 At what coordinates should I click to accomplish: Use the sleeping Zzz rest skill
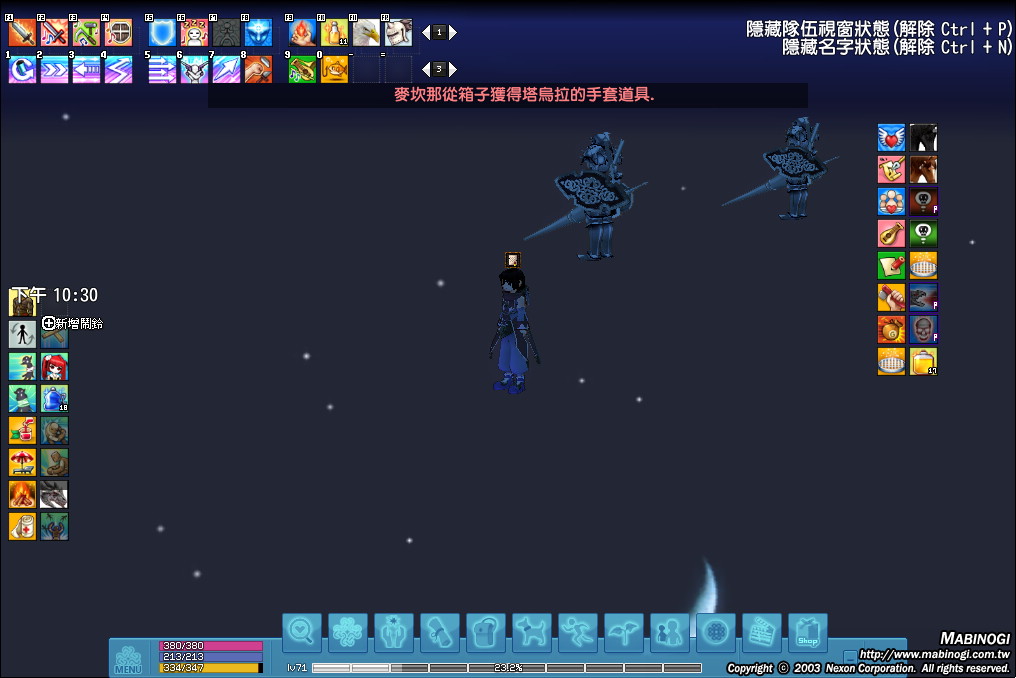(x=194, y=33)
